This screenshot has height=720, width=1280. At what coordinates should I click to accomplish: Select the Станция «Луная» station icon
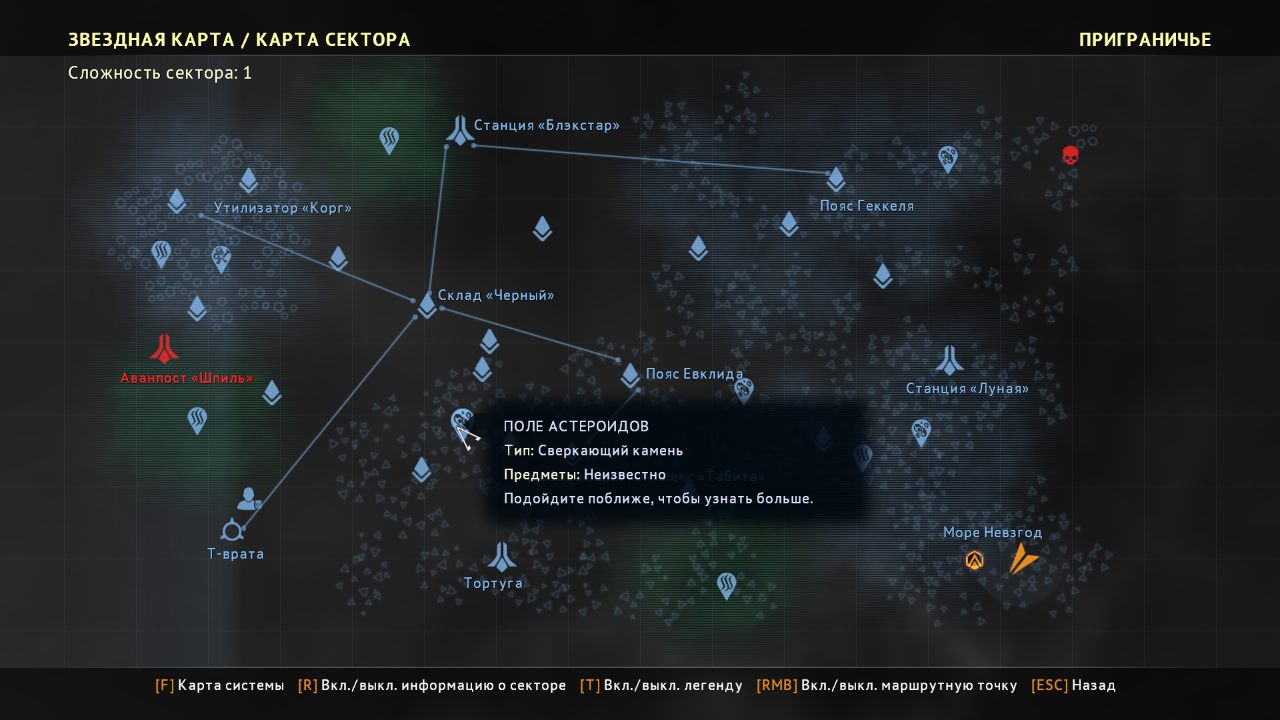(x=949, y=360)
